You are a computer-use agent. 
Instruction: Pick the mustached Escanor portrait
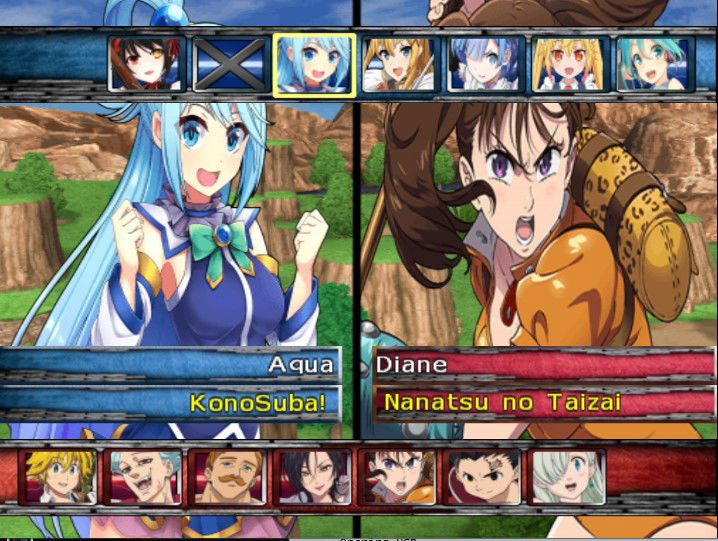click(x=229, y=476)
